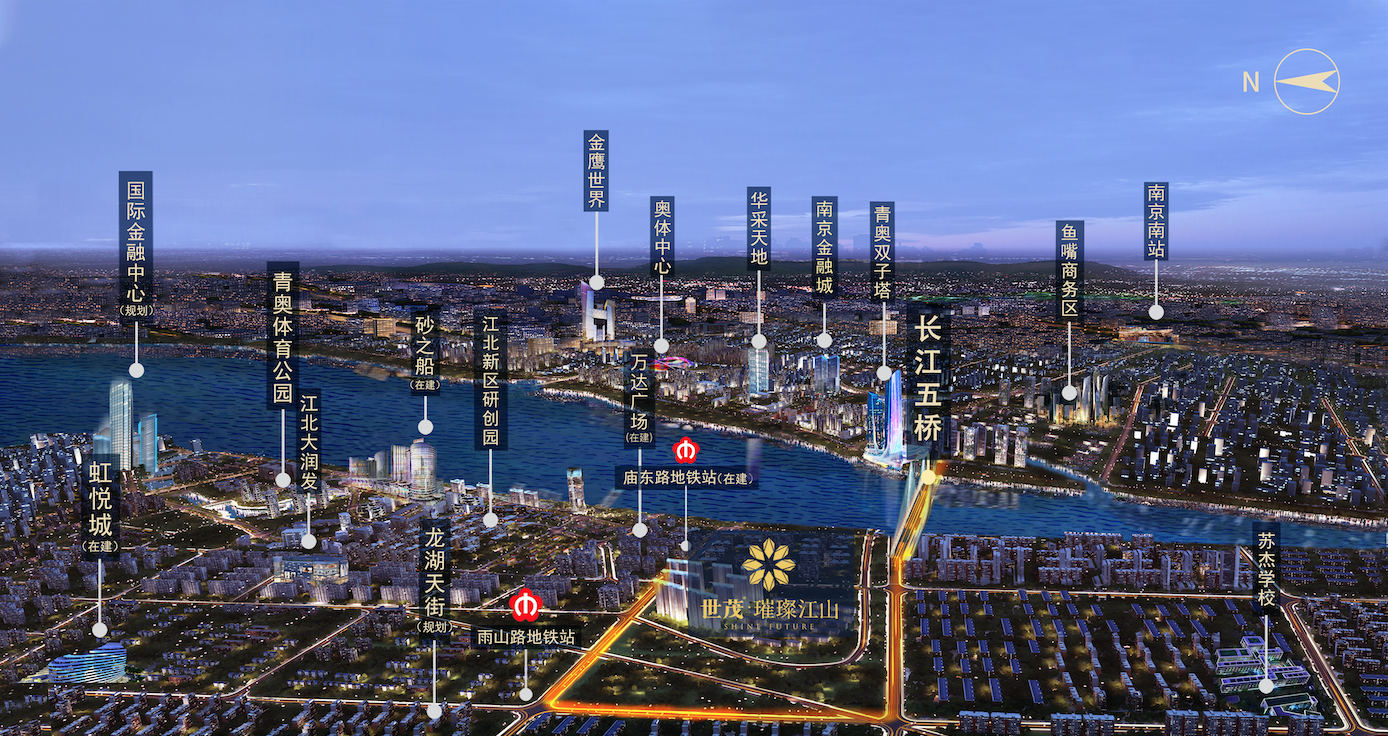Select the 砂之船 label

point(425,350)
